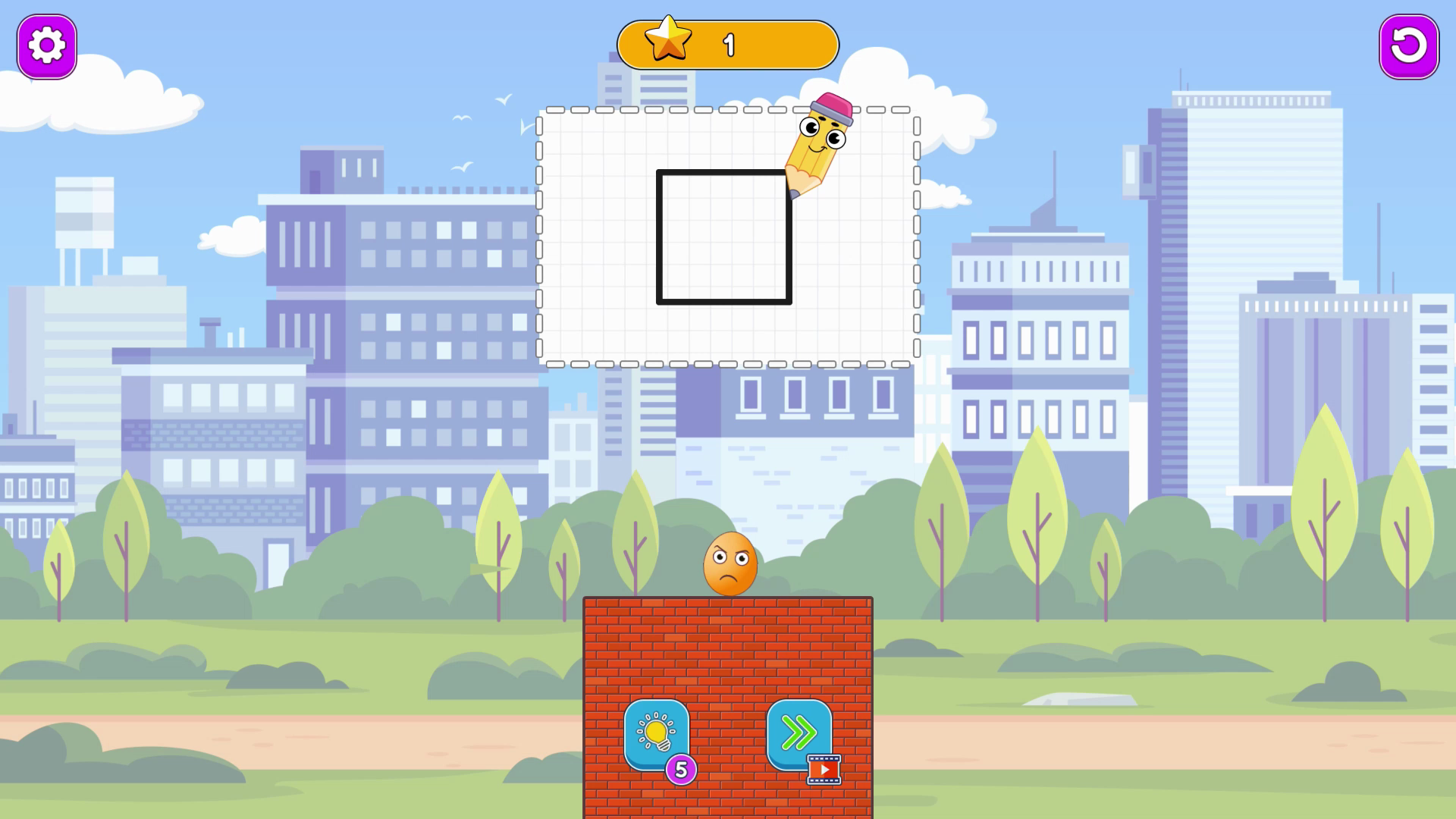Click the hint counter badge showing 5
The image size is (1456, 819).
point(681,768)
